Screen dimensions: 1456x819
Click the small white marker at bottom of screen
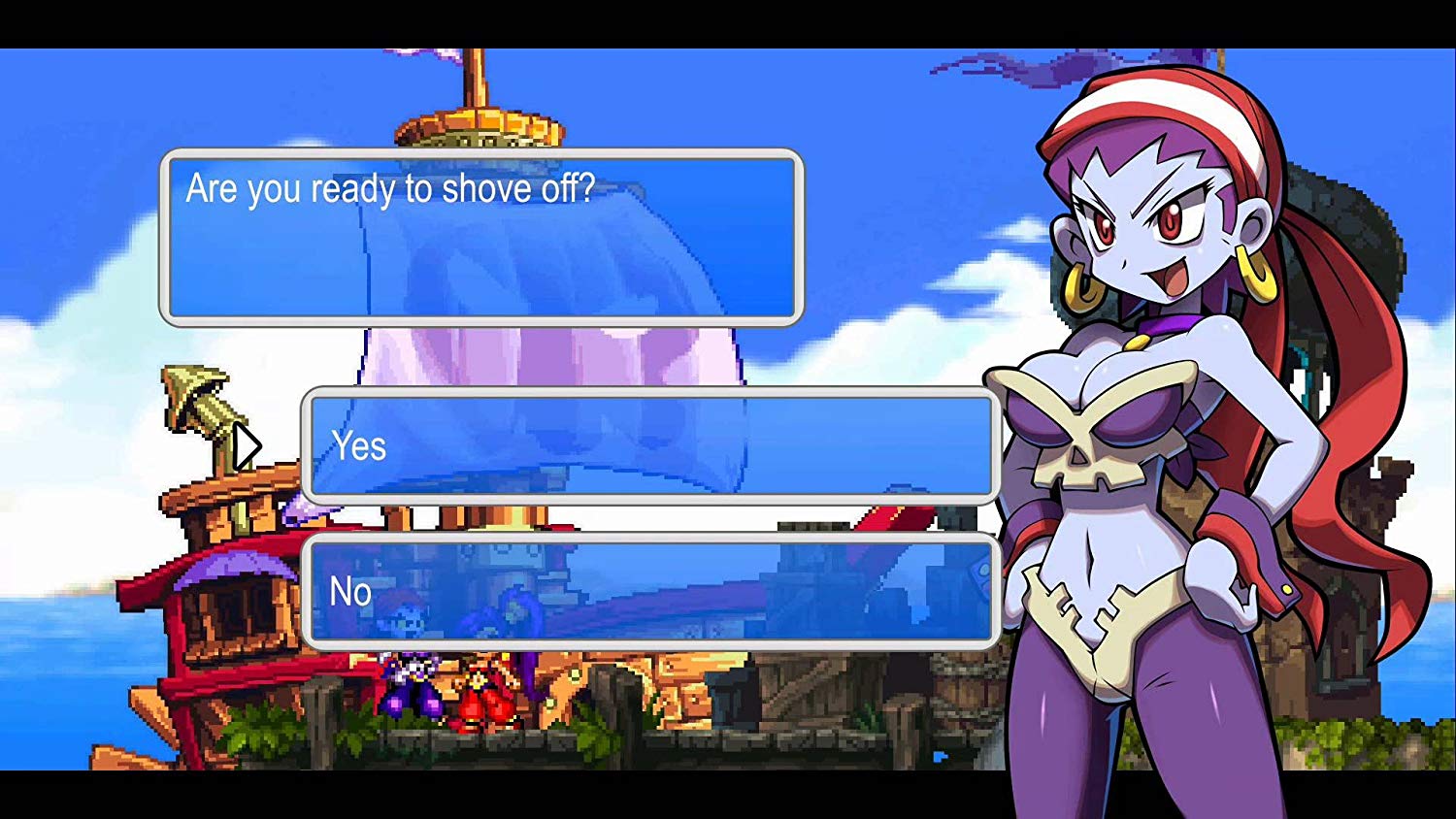[x=939, y=757]
